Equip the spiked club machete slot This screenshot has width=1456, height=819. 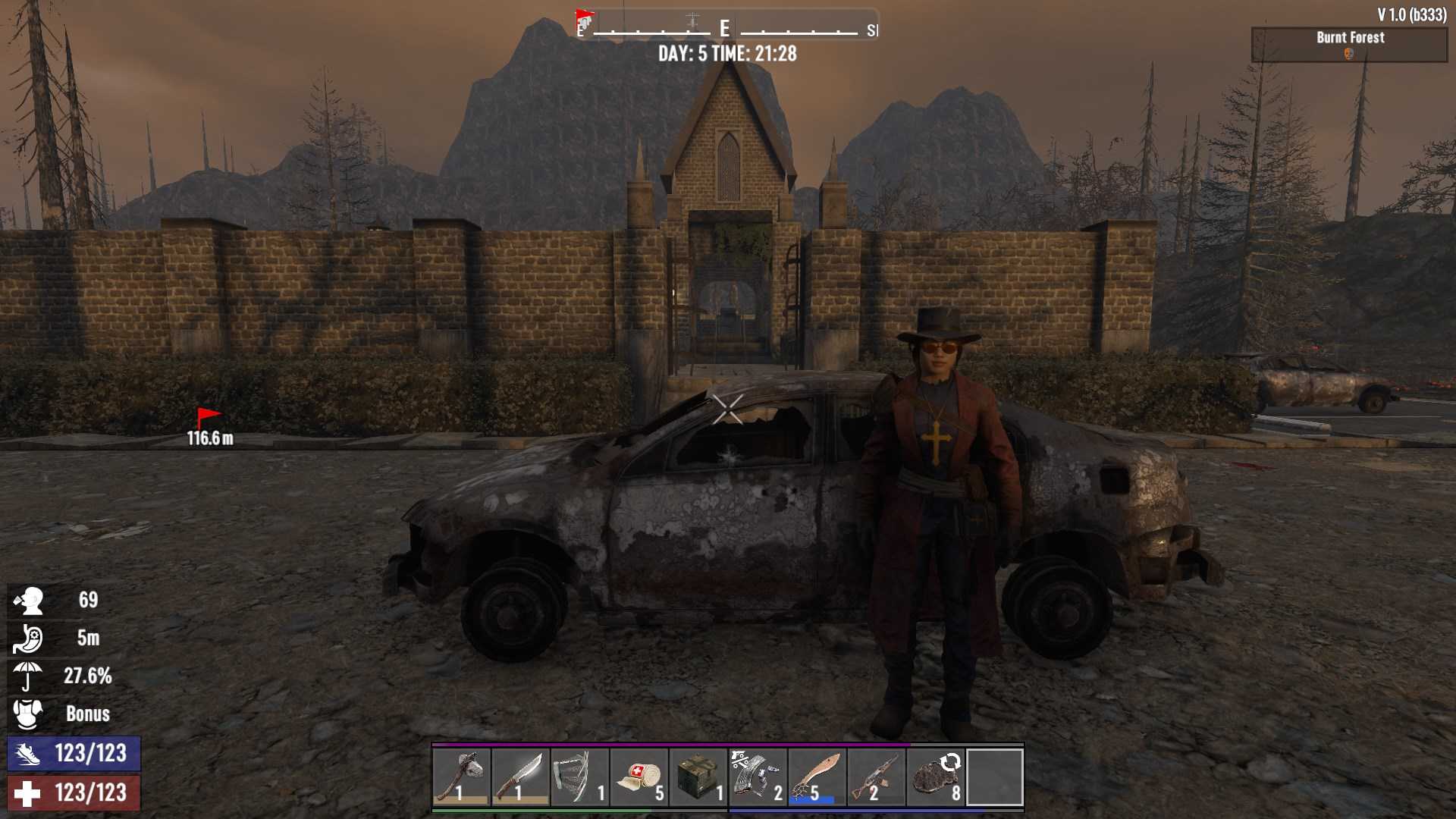(x=817, y=777)
